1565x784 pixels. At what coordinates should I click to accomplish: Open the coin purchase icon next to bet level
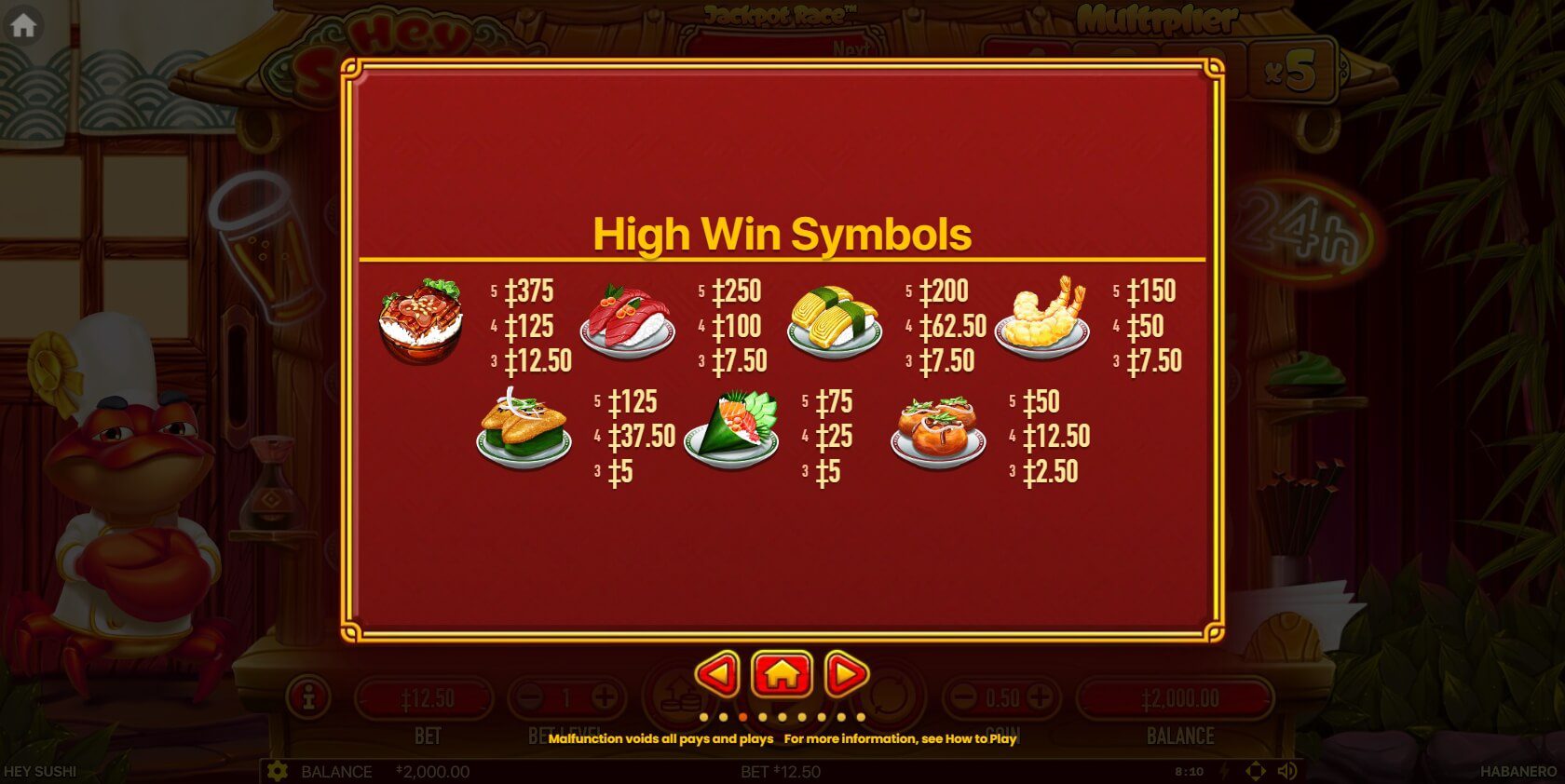click(x=678, y=697)
